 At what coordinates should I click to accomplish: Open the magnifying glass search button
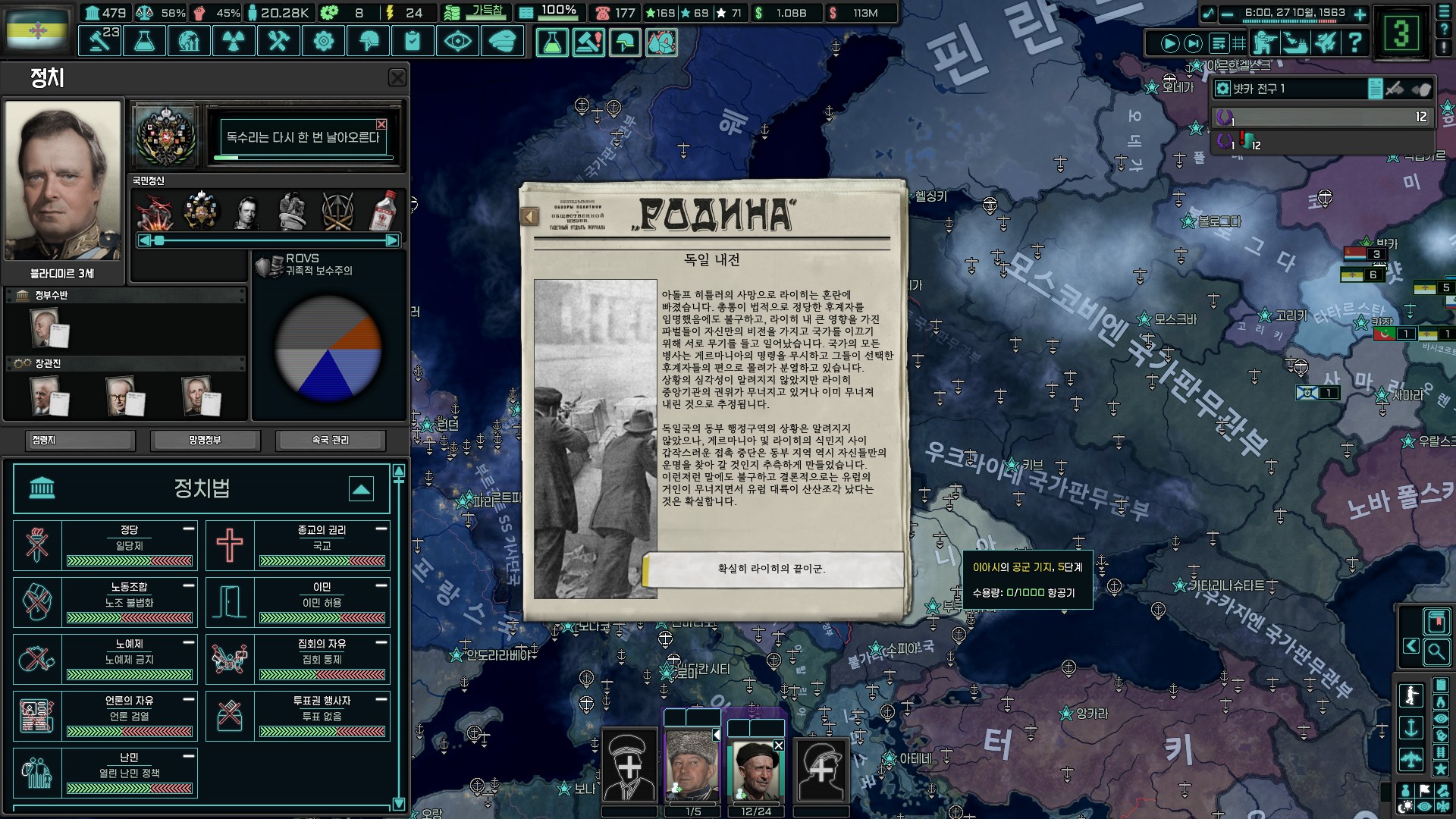[x=1436, y=651]
